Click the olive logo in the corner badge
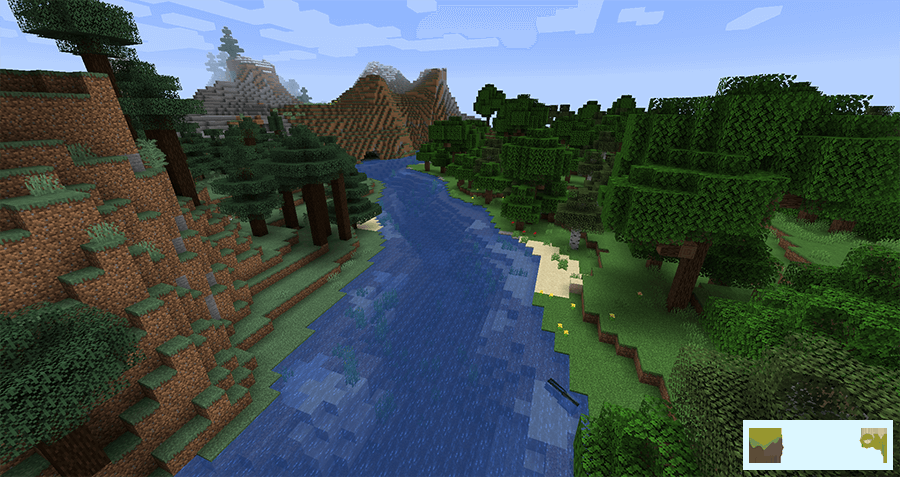 [x=874, y=444]
